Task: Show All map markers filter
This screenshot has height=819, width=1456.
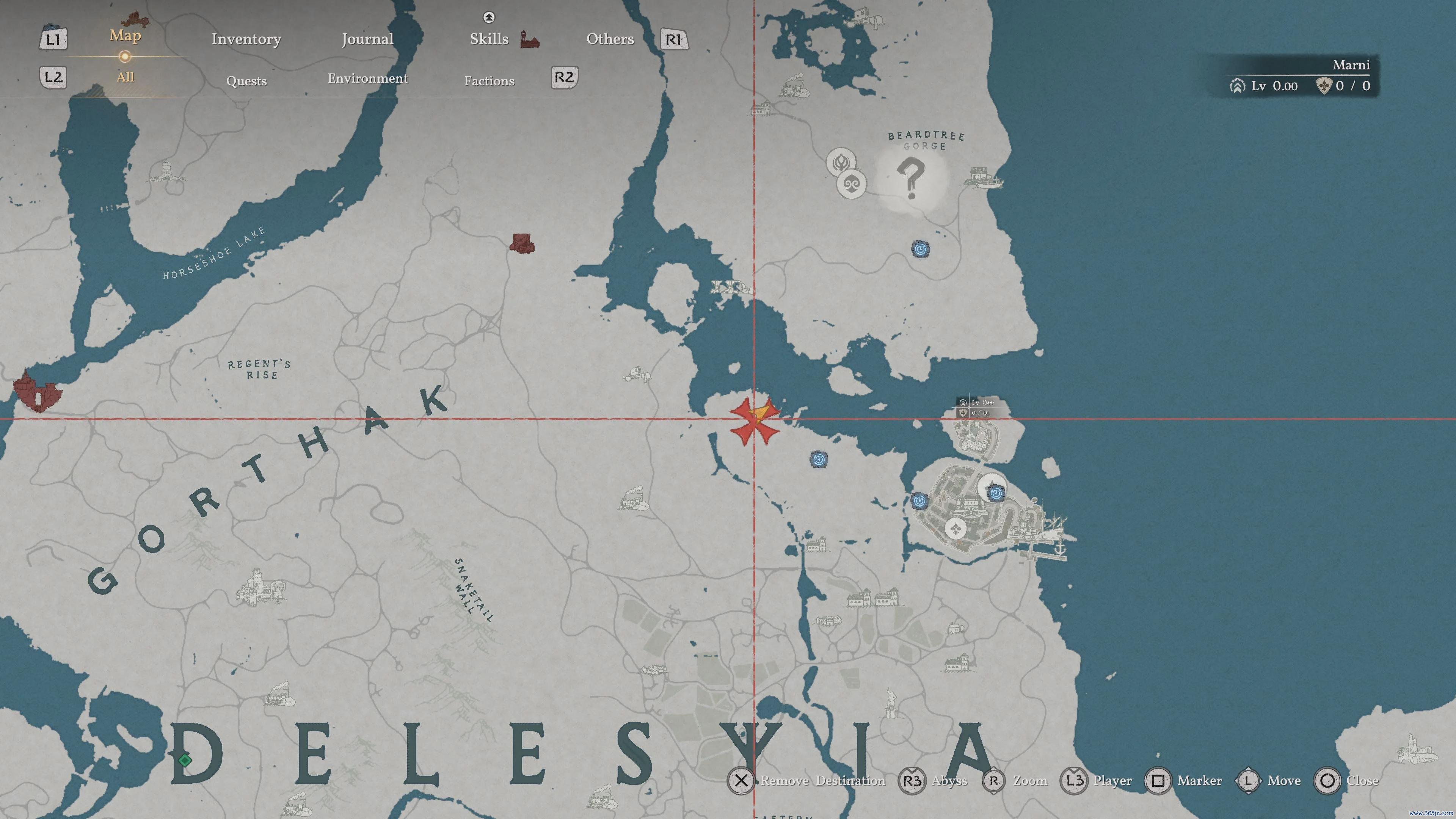Action: tap(125, 77)
